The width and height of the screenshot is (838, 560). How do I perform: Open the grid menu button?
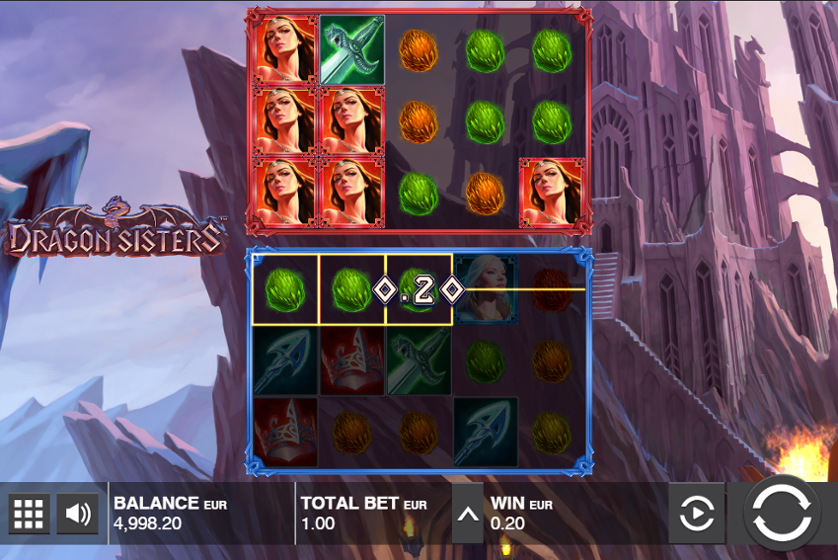point(29,514)
